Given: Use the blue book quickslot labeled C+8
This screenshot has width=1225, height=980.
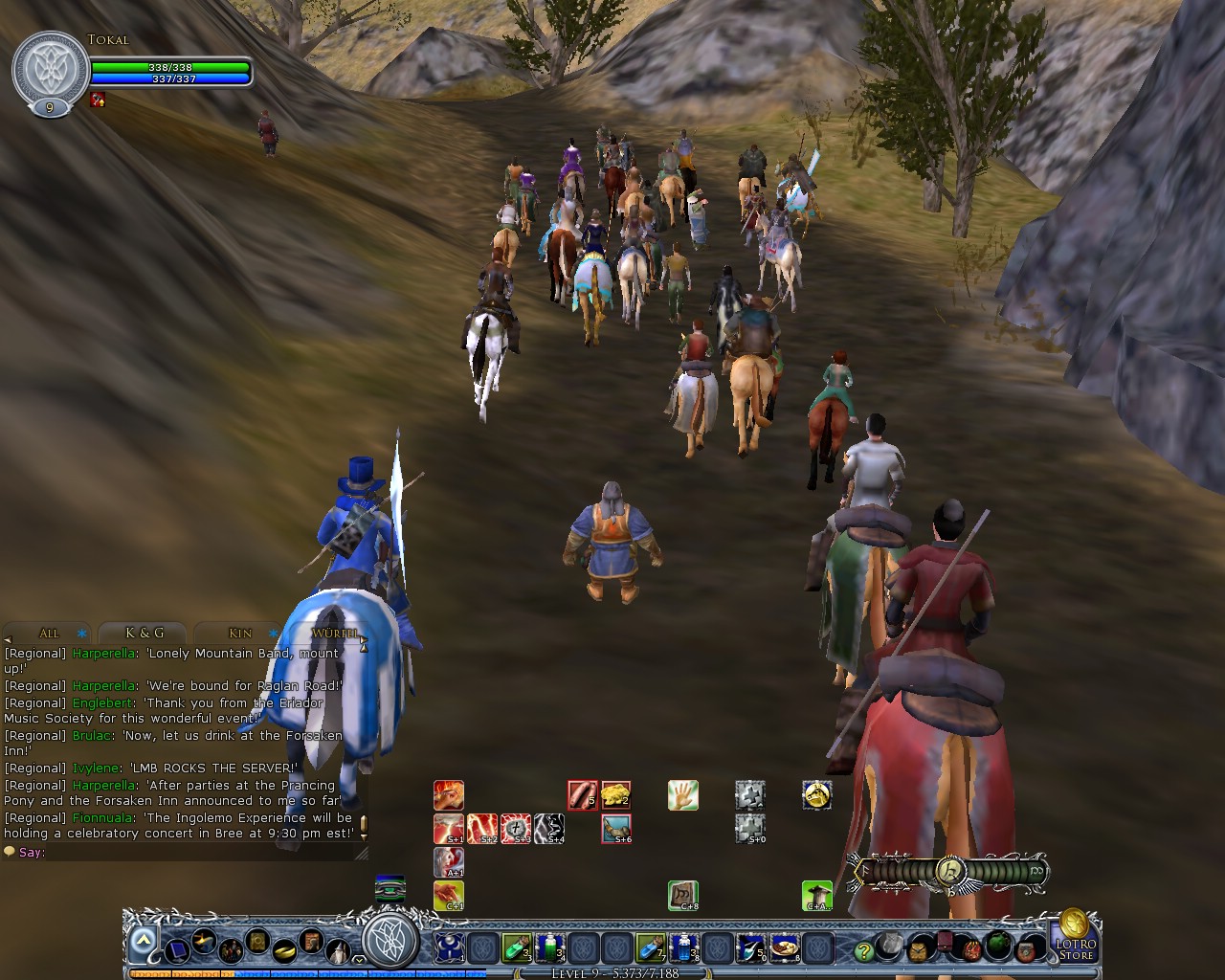Looking at the screenshot, I should (x=683, y=897).
